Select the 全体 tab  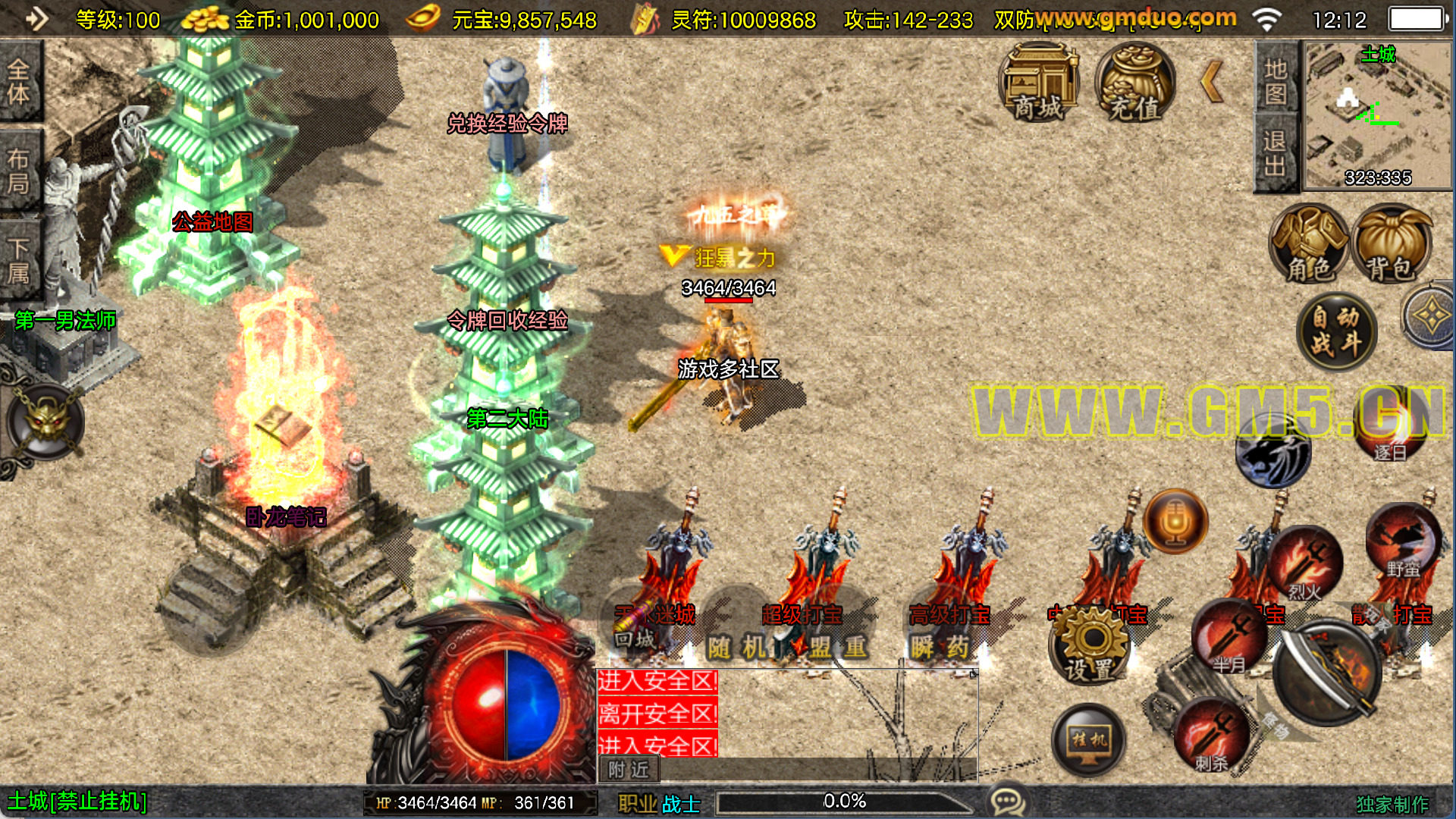[x=19, y=82]
